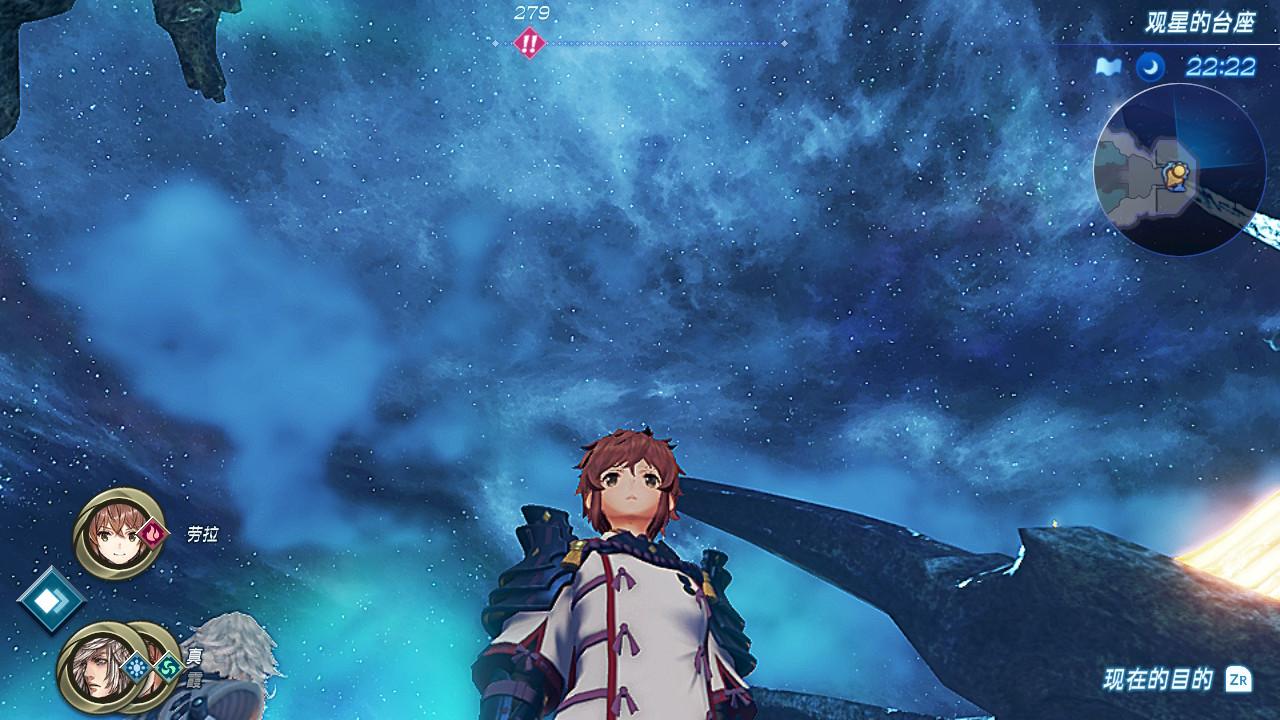Screen dimensions: 1280x720
Task: Select the crescent moon night icon
Action: coord(1150,67)
